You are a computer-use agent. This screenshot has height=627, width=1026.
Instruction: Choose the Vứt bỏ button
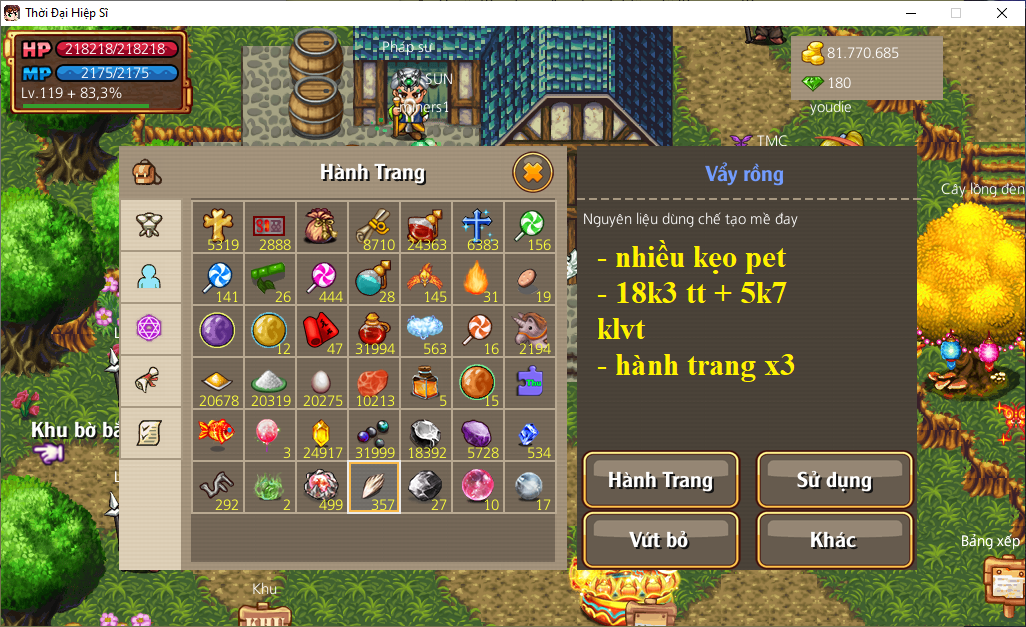[x=660, y=540]
